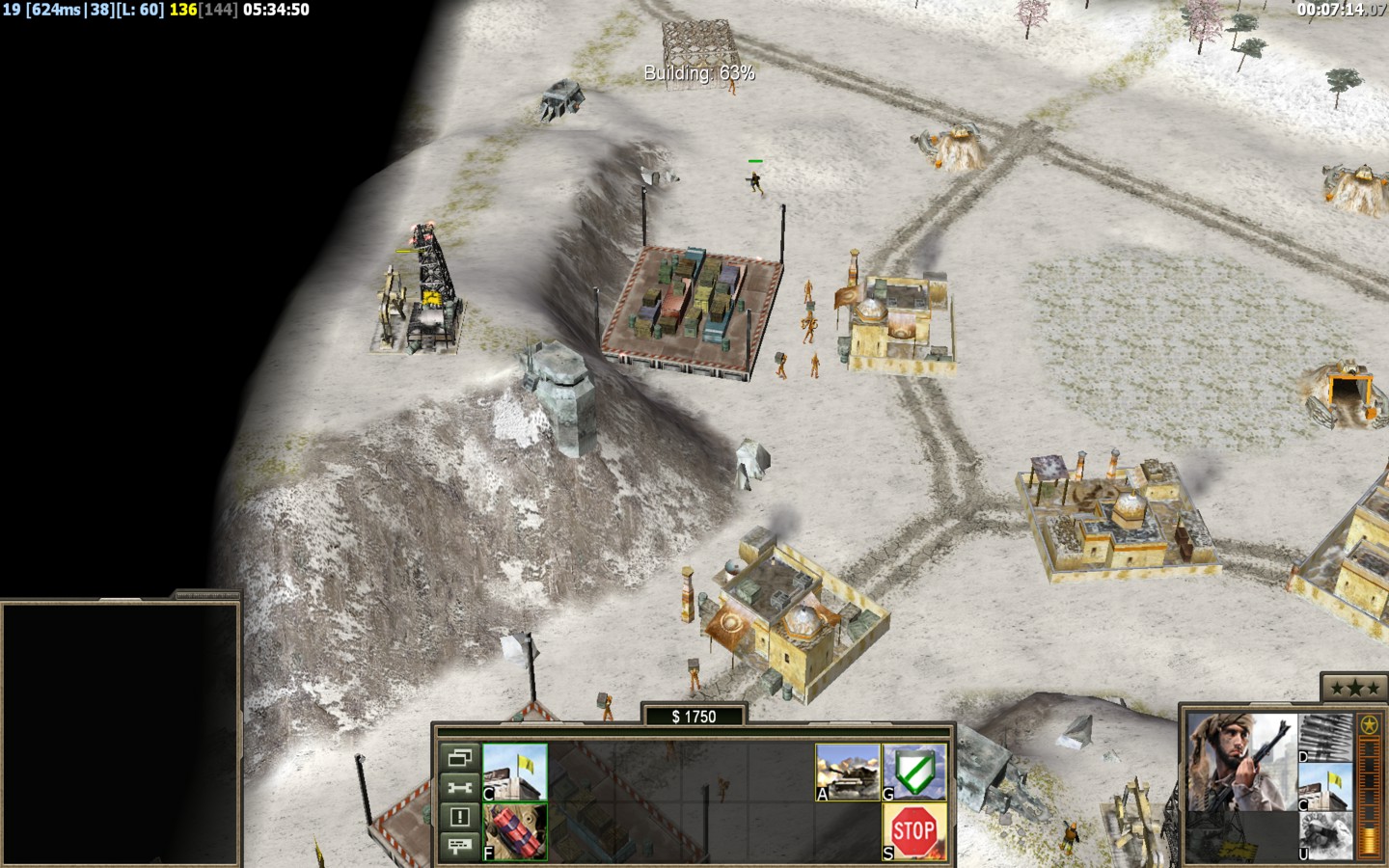
Task: Open the chat message button
Action: pyautogui.click(x=459, y=846)
